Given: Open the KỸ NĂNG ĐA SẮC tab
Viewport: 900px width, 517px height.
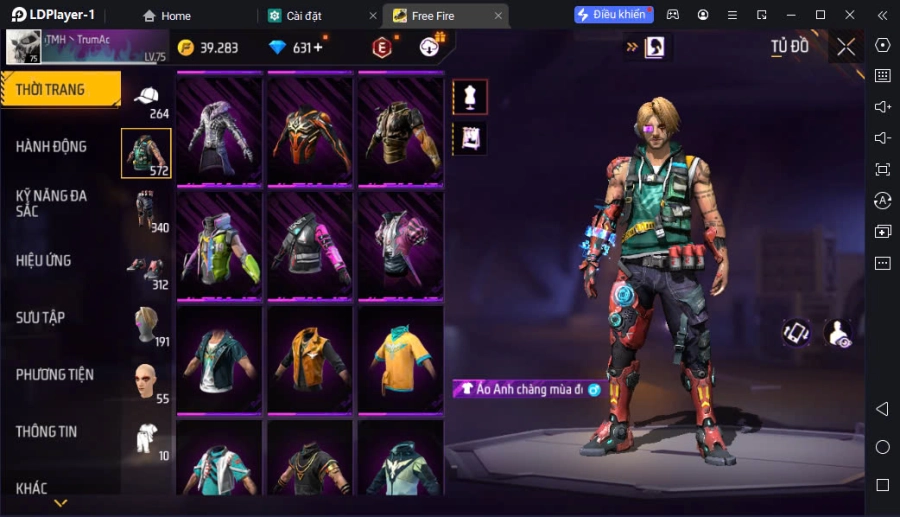Looking at the screenshot, I should [52, 203].
